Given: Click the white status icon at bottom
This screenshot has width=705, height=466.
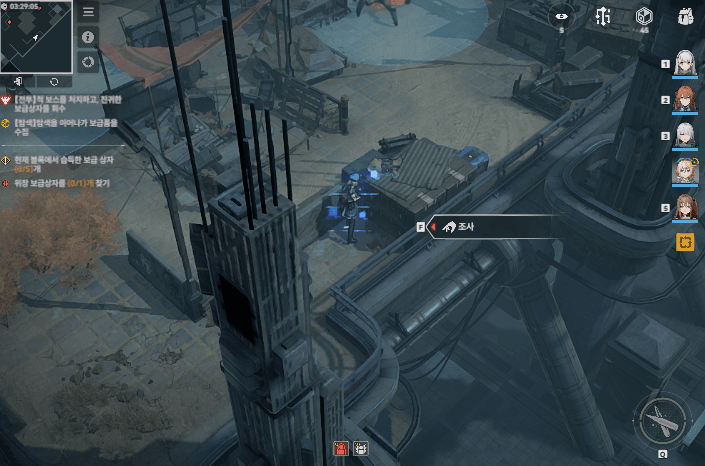Looking at the screenshot, I should tap(360, 448).
